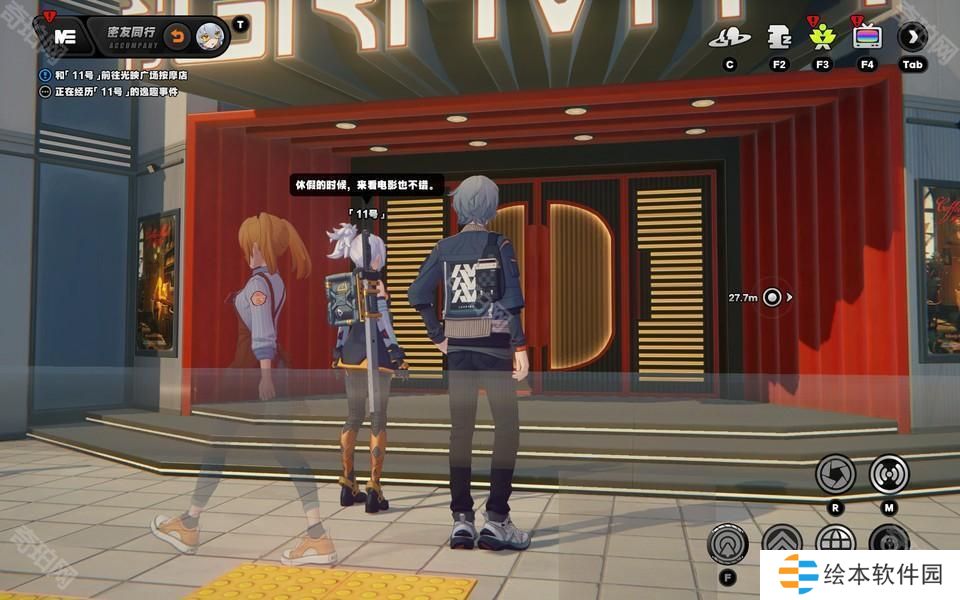Tap the upward arrow interact button
960x600 pixels.
coord(727,544)
